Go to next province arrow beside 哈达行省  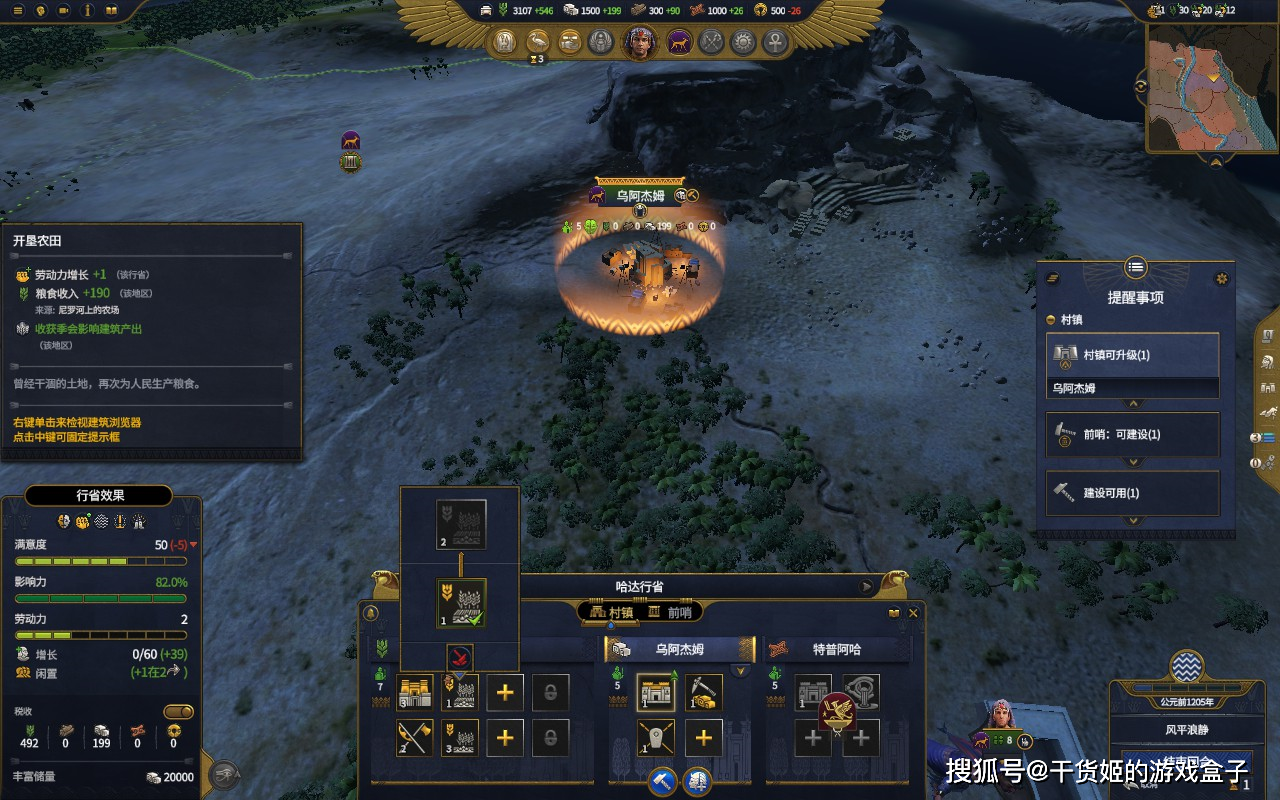[866, 587]
